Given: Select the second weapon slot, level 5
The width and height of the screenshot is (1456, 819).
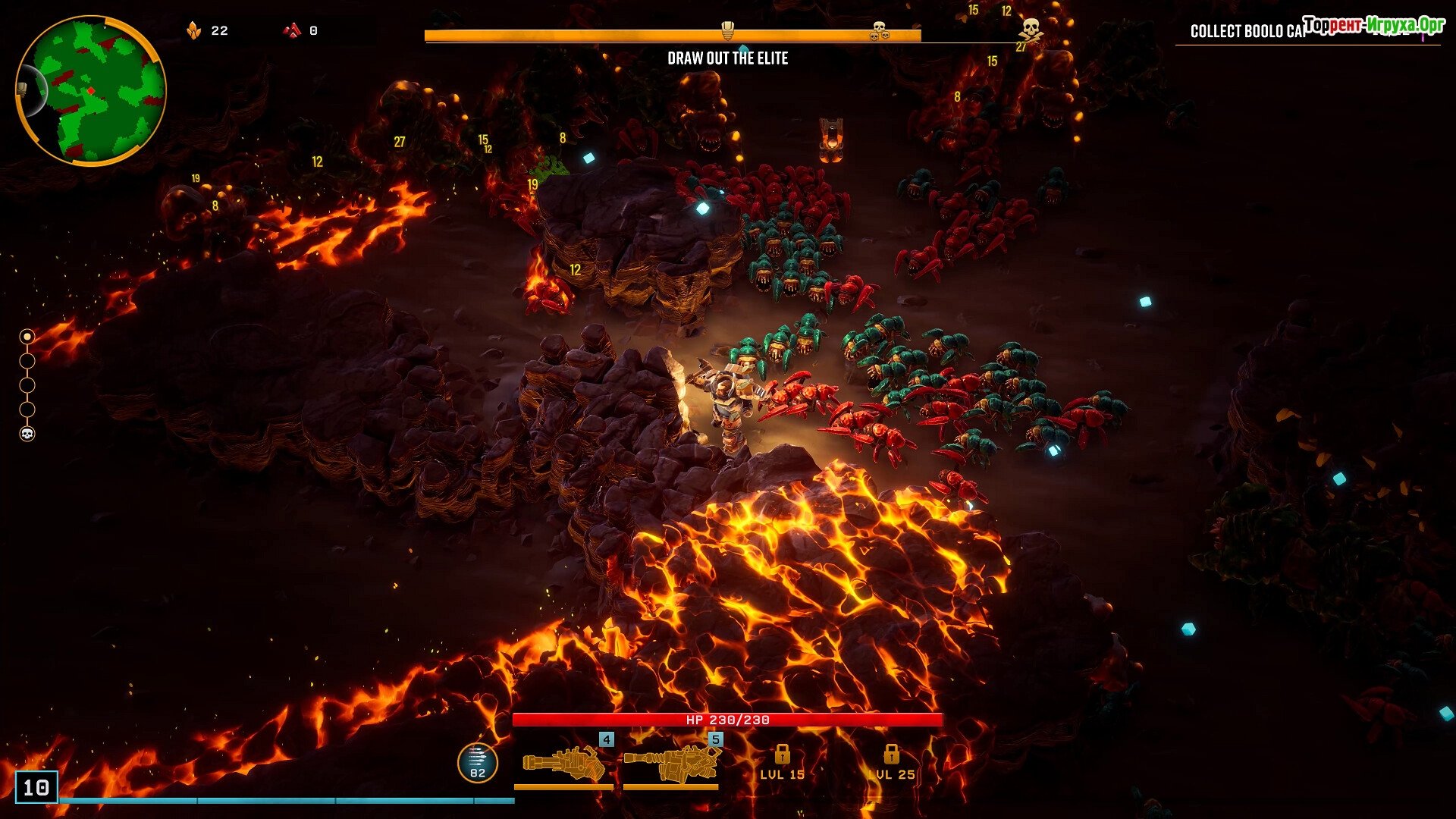Looking at the screenshot, I should (x=671, y=763).
